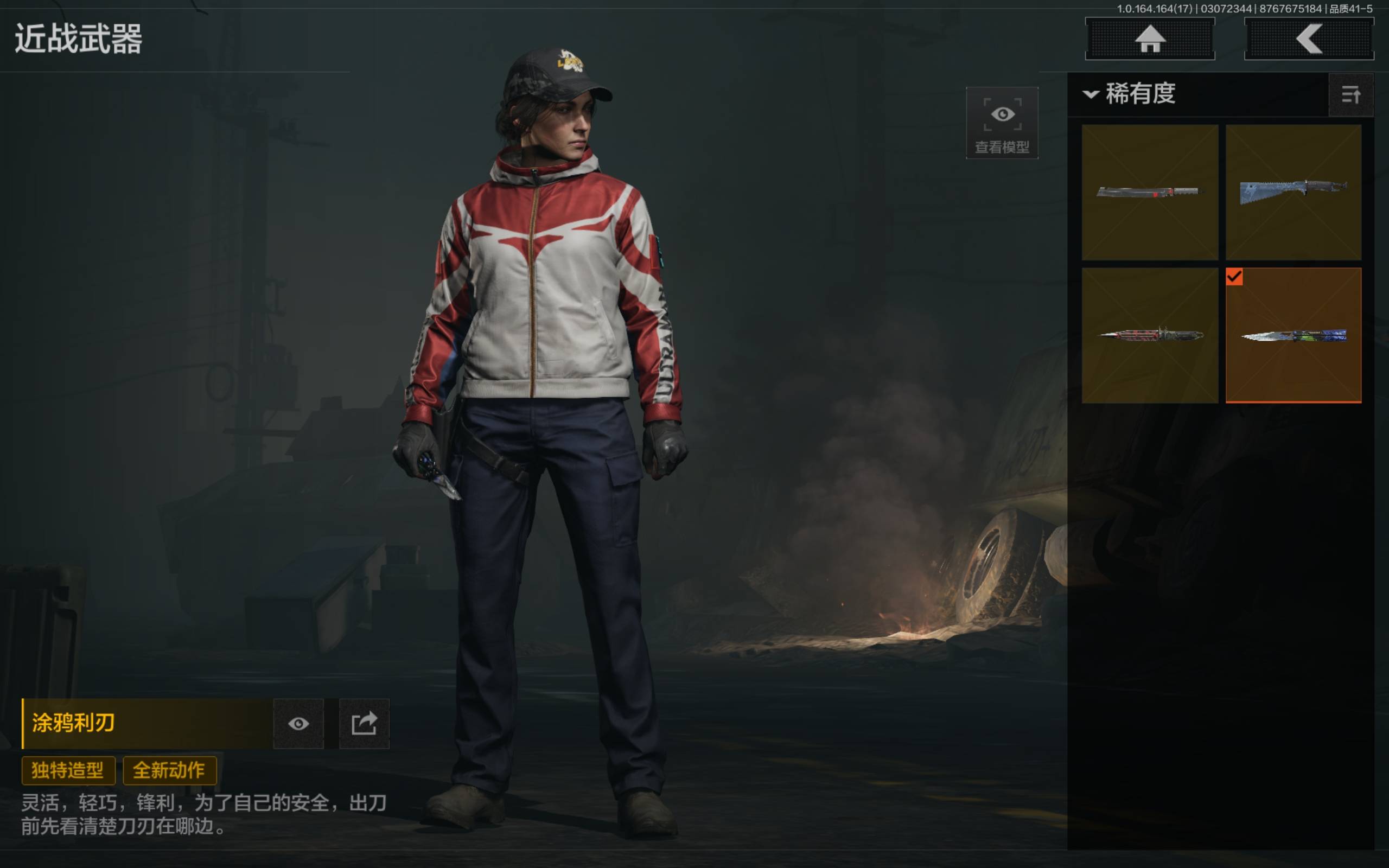
Task: Toggle the sort order button
Action: 1350,95
